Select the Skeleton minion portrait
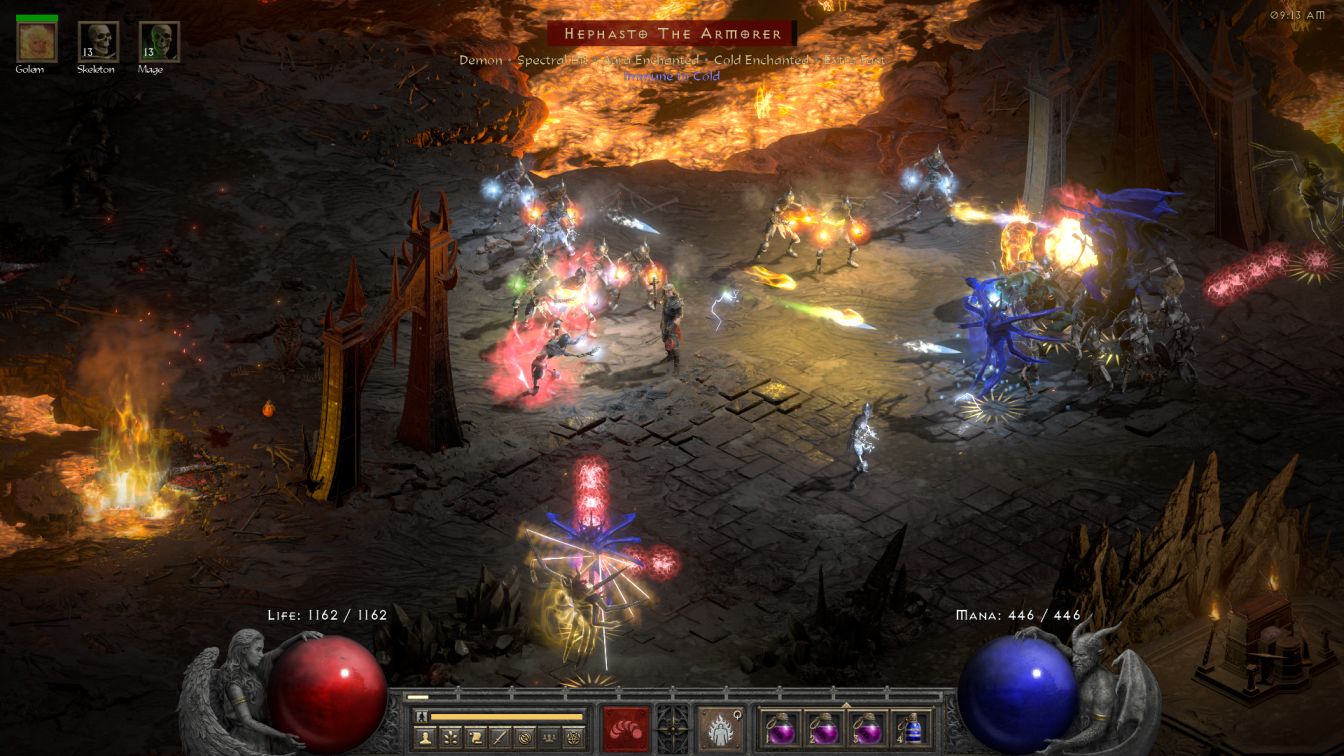This screenshot has width=1344, height=756. click(x=98, y=42)
